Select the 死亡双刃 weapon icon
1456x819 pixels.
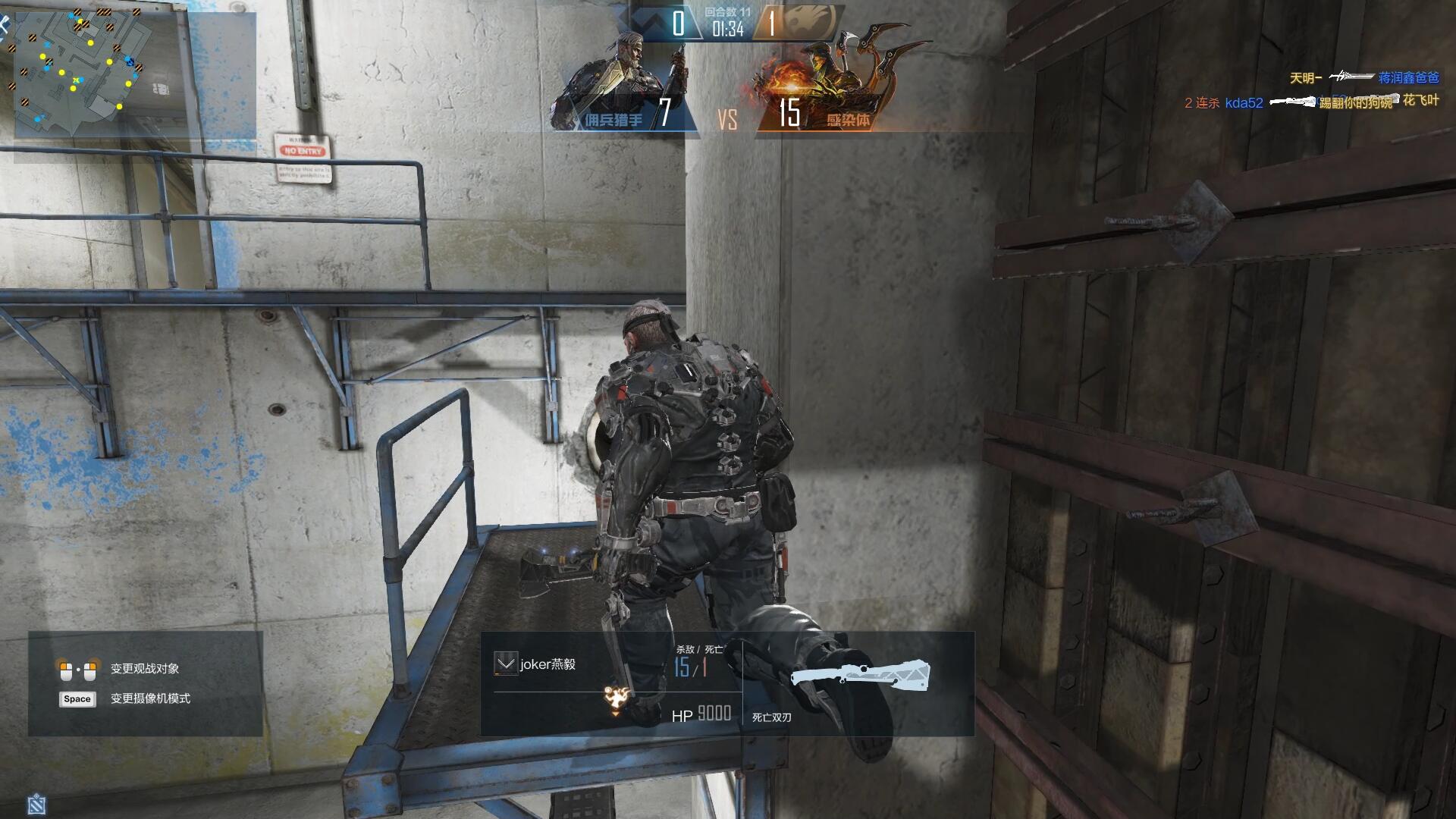click(860, 675)
